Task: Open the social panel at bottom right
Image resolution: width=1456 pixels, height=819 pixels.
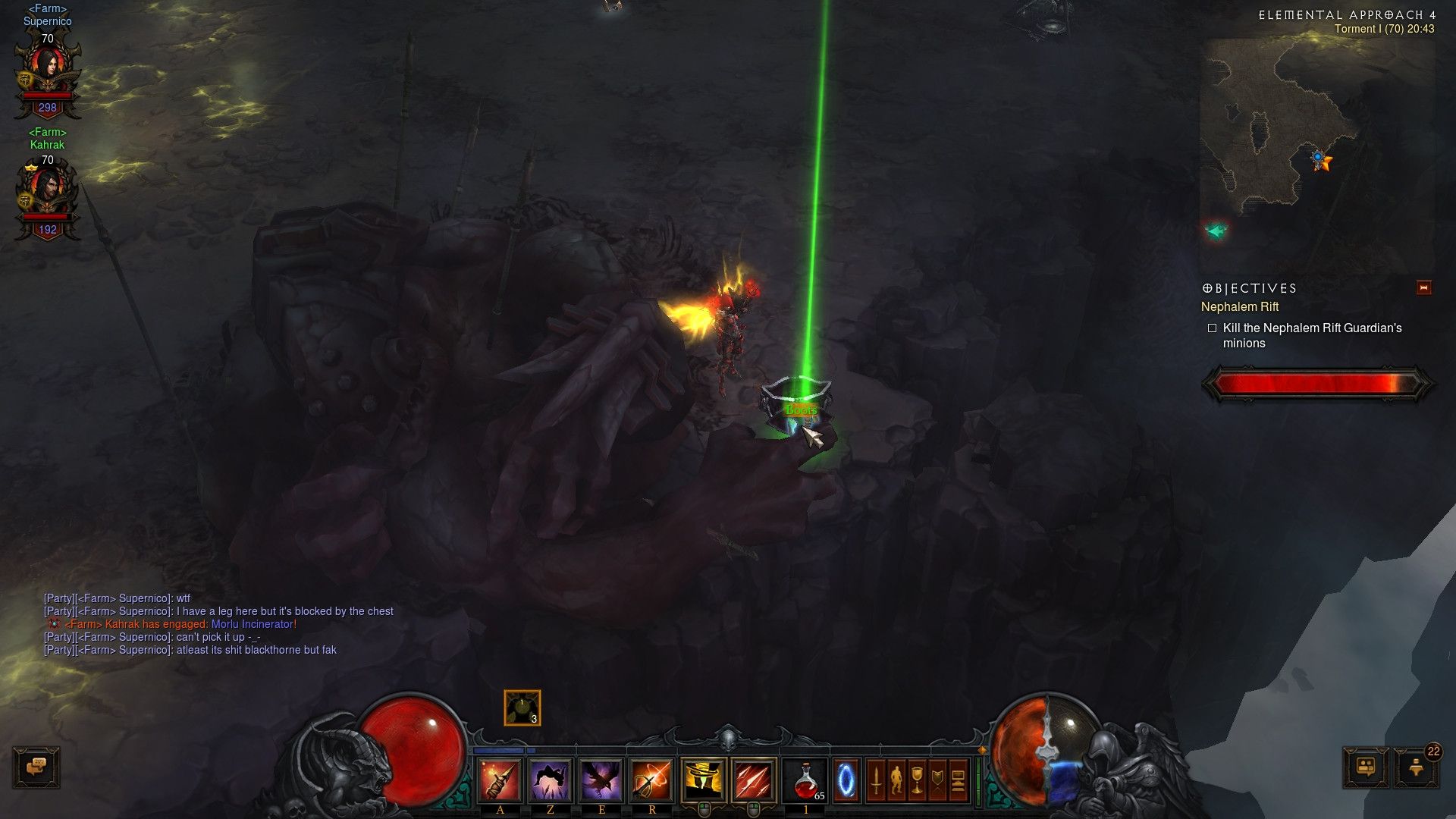Action: pos(1365,768)
